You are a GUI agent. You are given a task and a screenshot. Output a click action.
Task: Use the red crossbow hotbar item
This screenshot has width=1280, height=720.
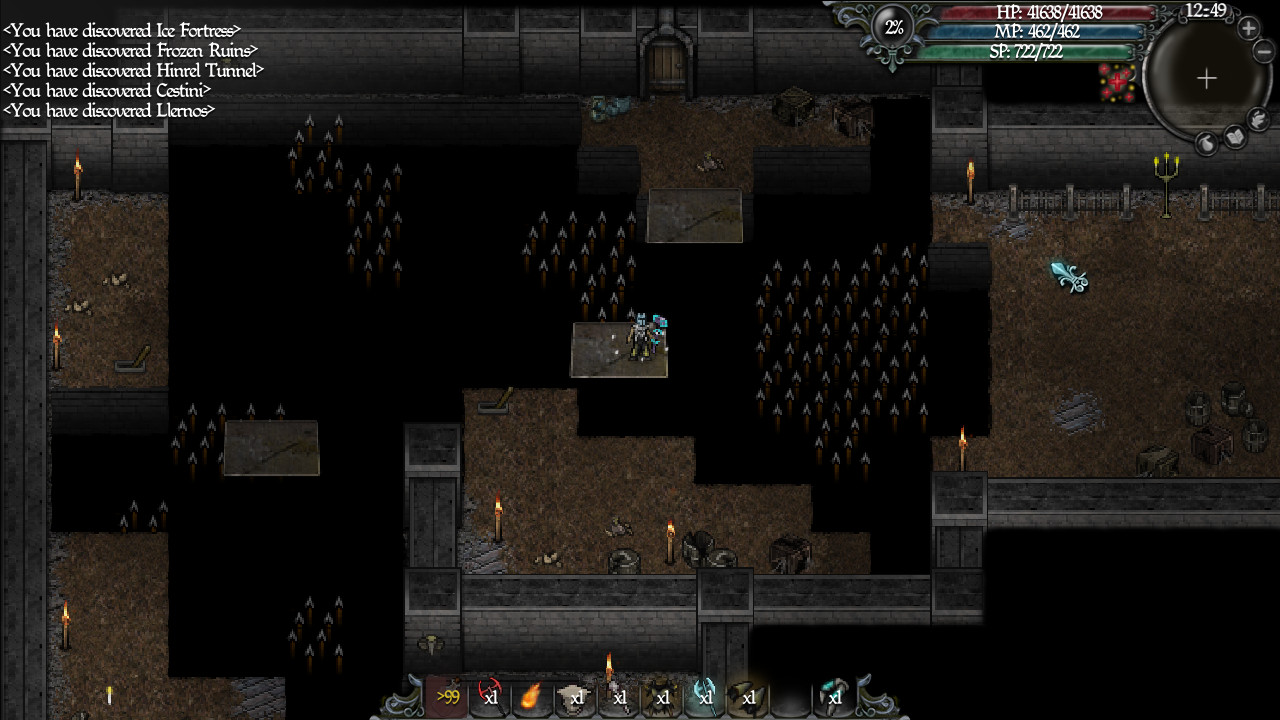(x=490, y=696)
